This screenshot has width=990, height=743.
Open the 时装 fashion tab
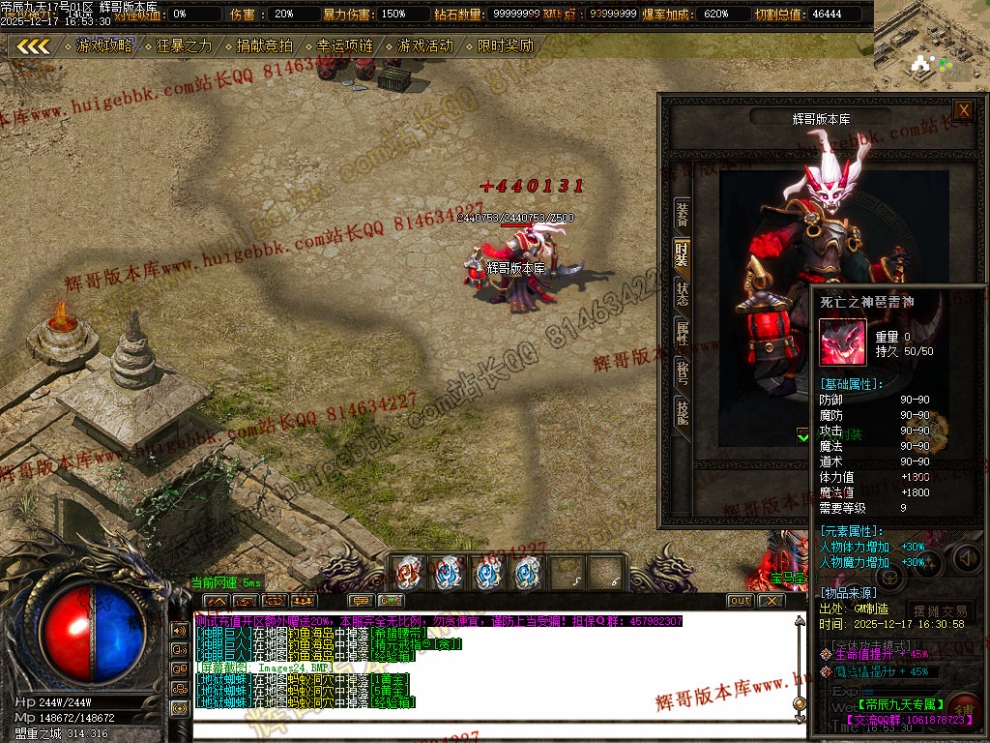tap(682, 254)
